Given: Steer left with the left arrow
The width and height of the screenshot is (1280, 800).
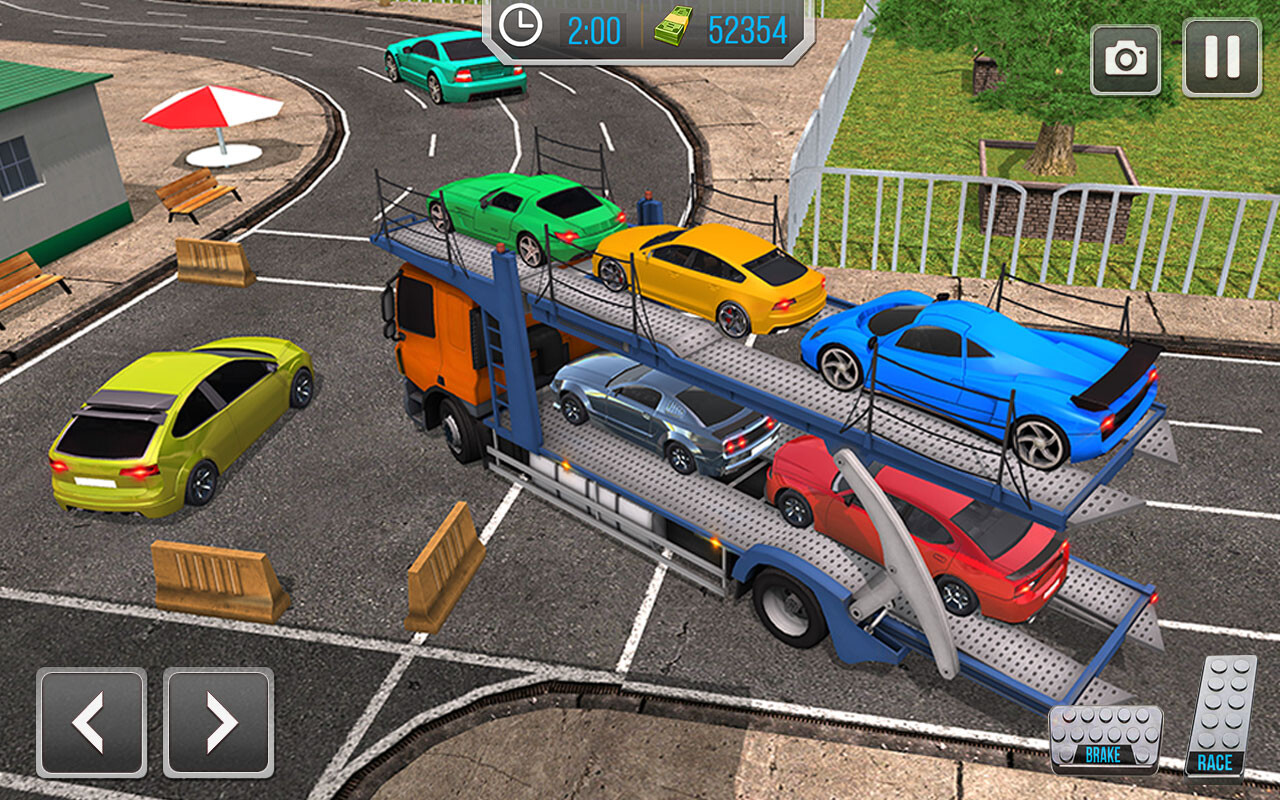Looking at the screenshot, I should [x=91, y=722].
